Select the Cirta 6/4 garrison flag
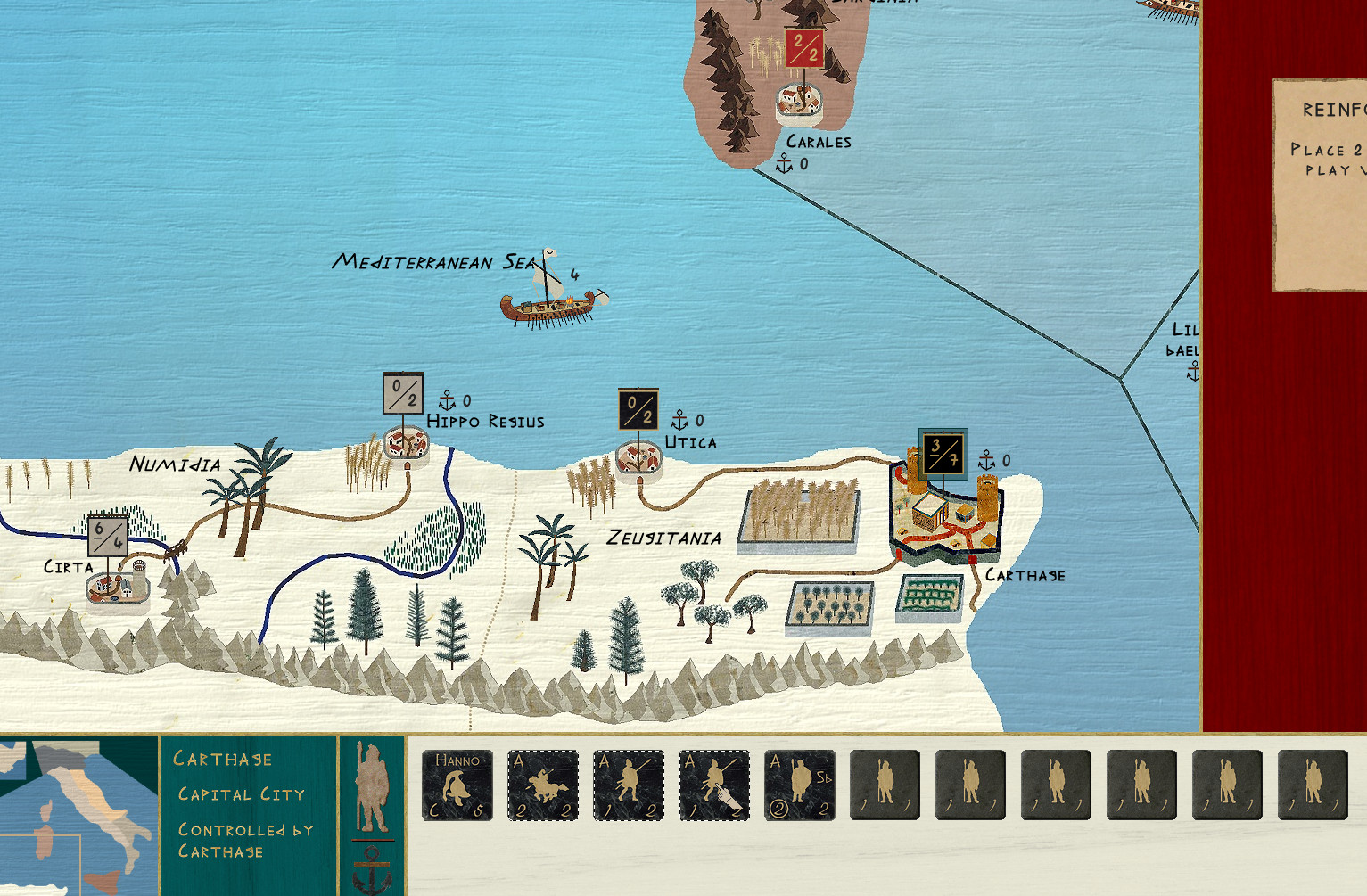This screenshot has width=1367, height=896. 108,535
